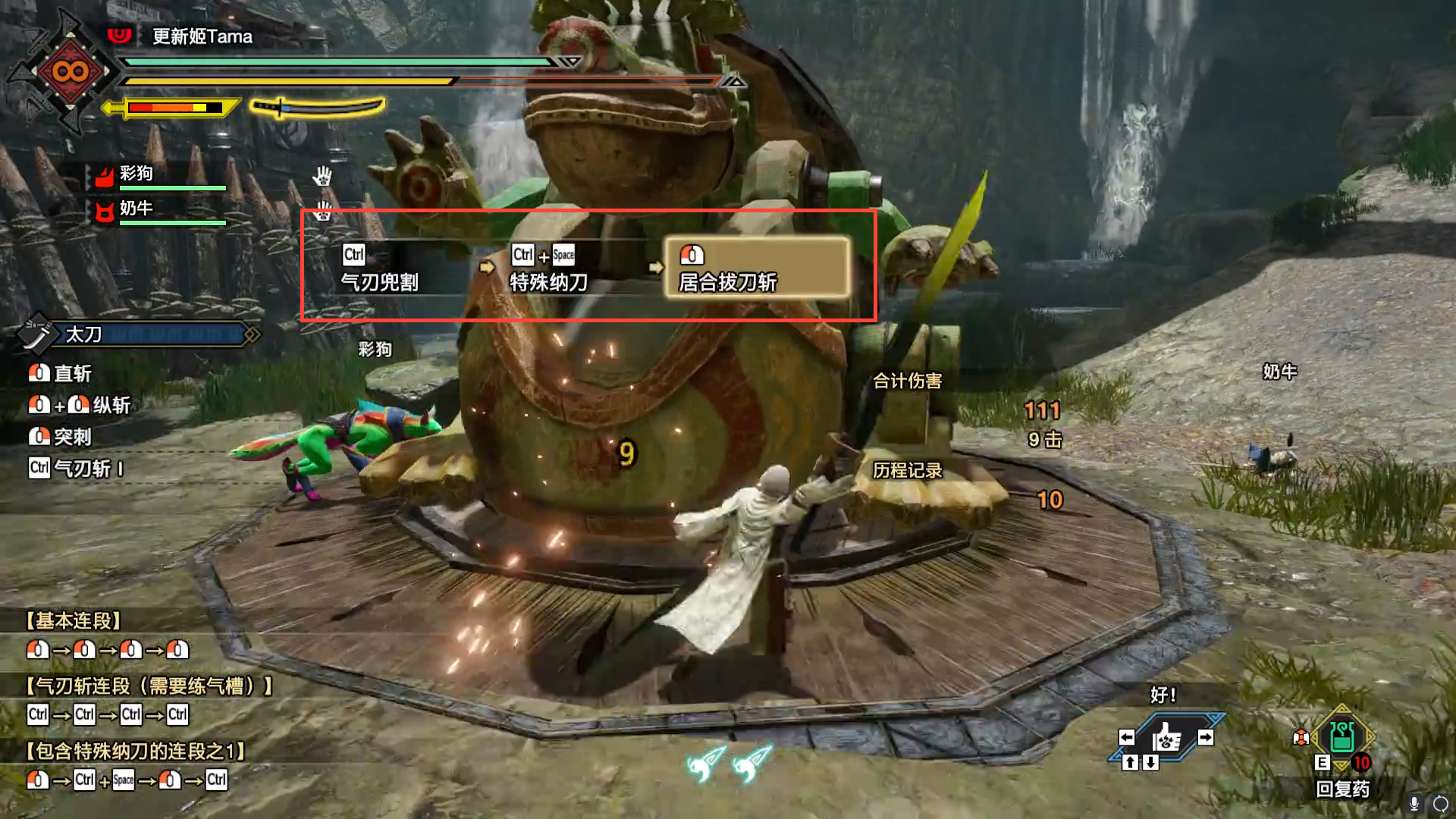1456x819 pixels.
Task: Click the infinity quest timer emblem
Action: tap(70, 72)
